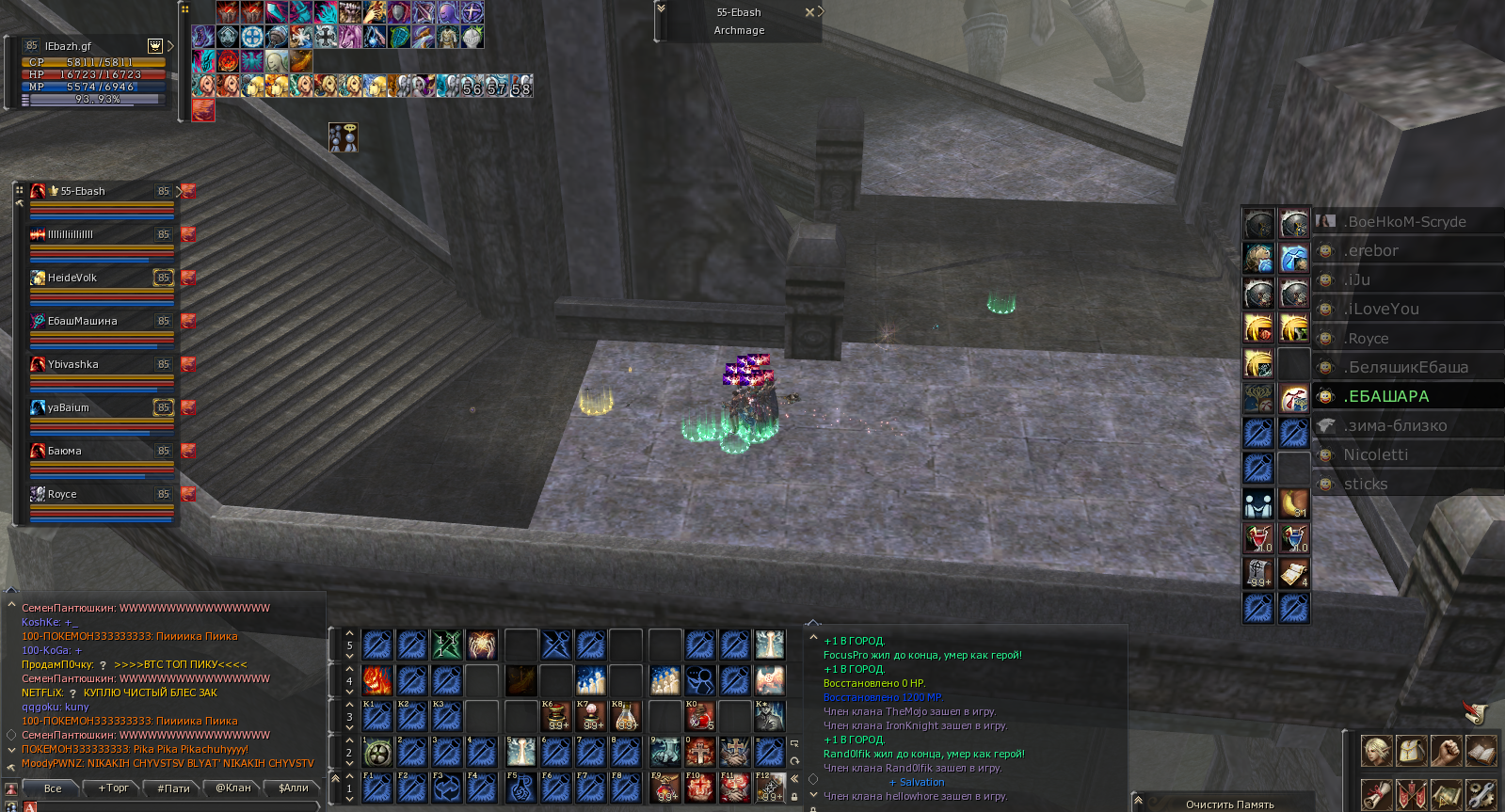
Task: Select Nicoletti in the player list
Action: pos(1376,455)
